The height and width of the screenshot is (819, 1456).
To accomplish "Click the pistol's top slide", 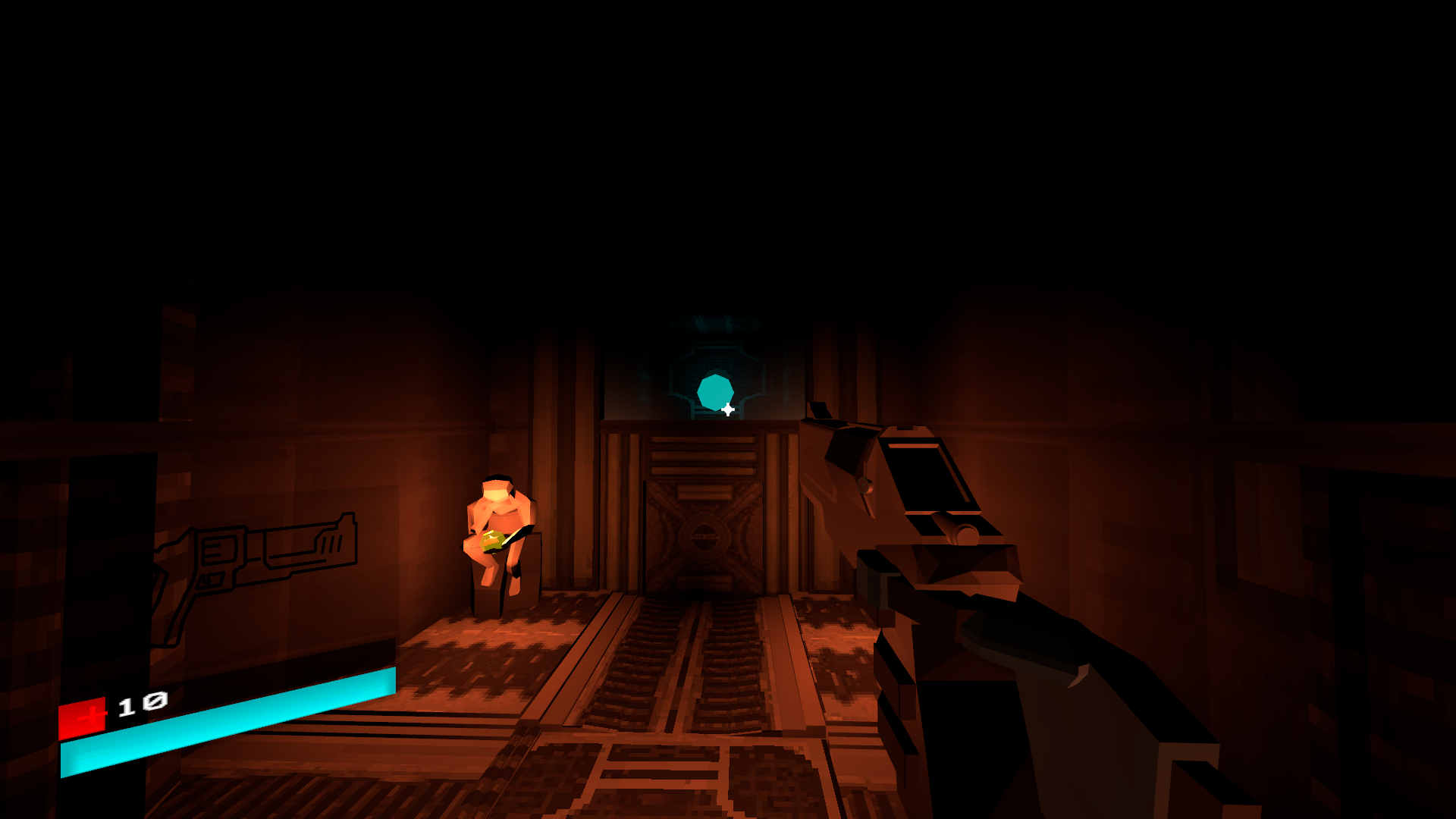I will [x=925, y=478].
